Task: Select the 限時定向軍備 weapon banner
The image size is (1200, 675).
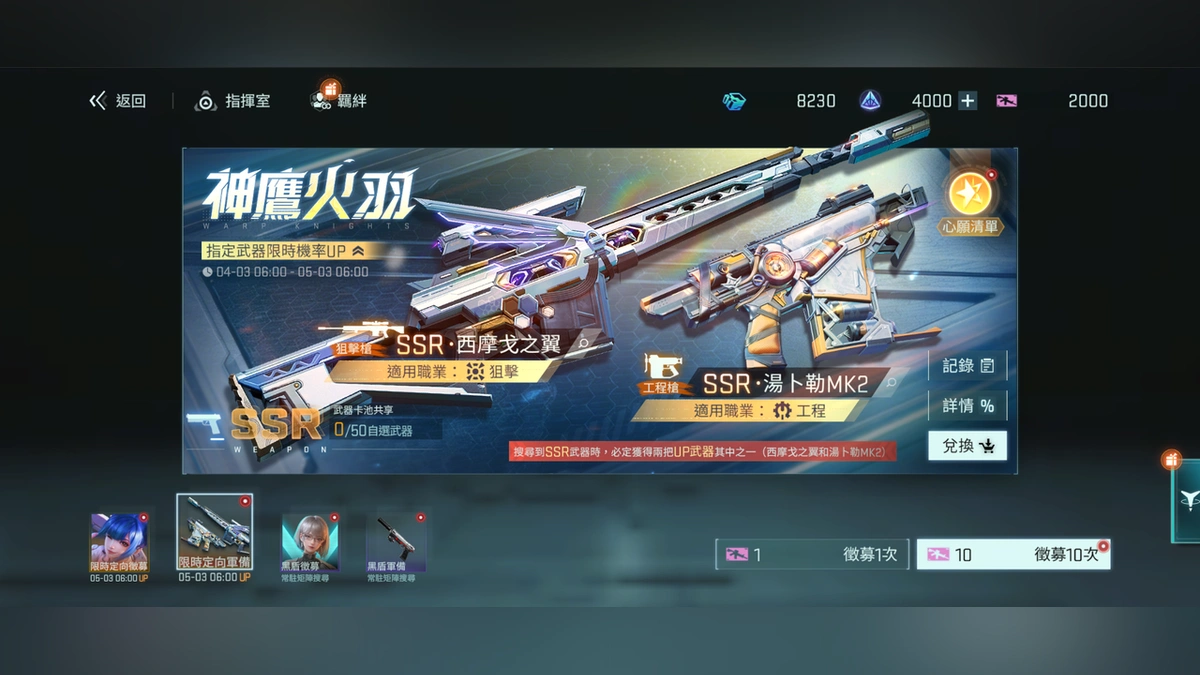Action: [x=214, y=538]
